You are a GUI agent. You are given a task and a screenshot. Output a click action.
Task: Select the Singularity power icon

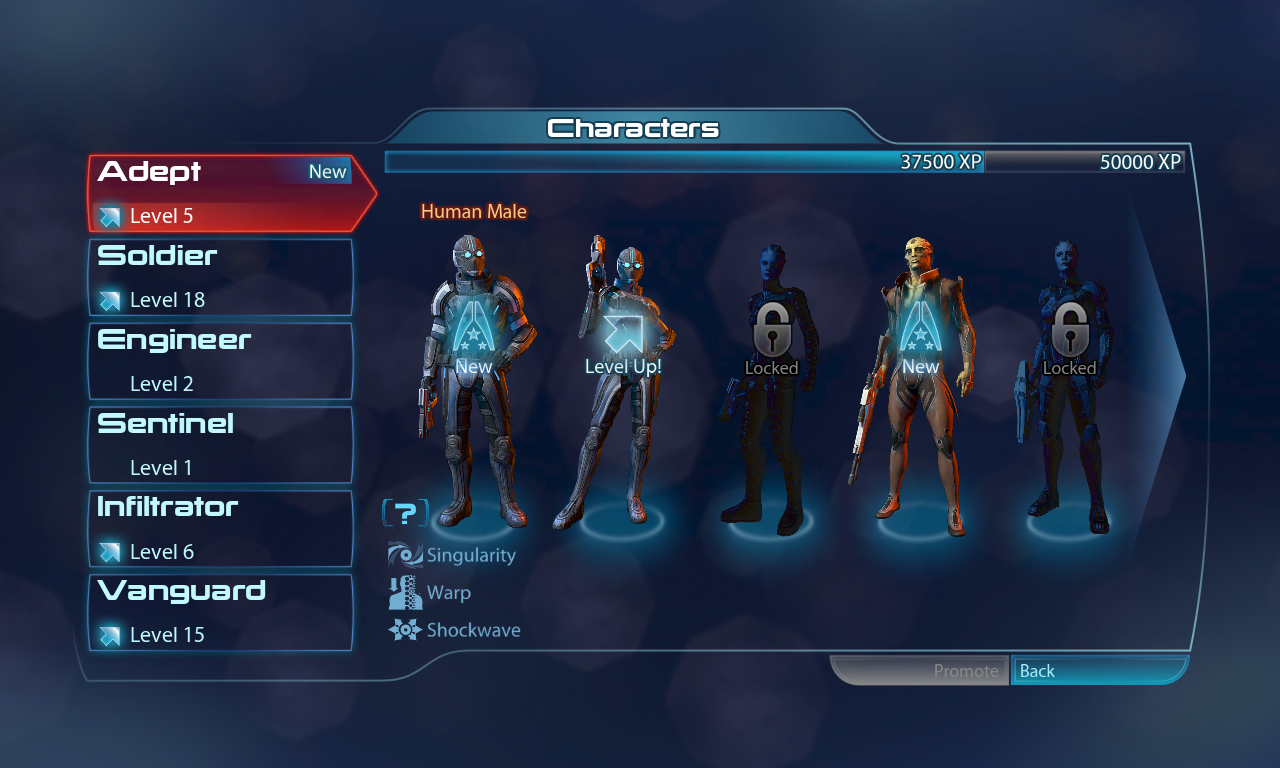click(x=403, y=554)
